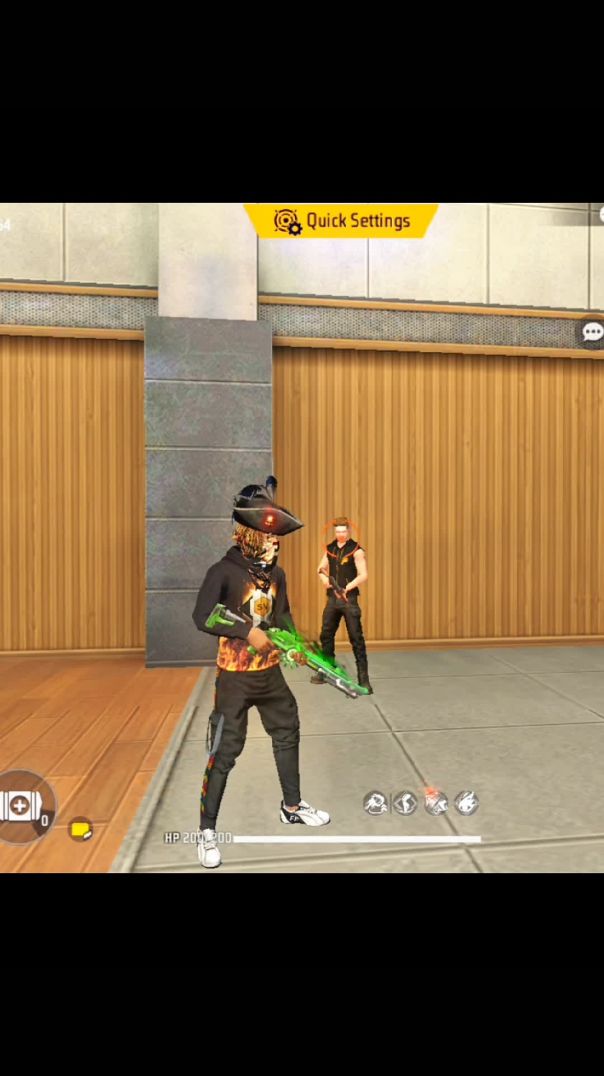Screen dimensions: 604x1076
Task: Open the chat speech bubble
Action: (592, 332)
